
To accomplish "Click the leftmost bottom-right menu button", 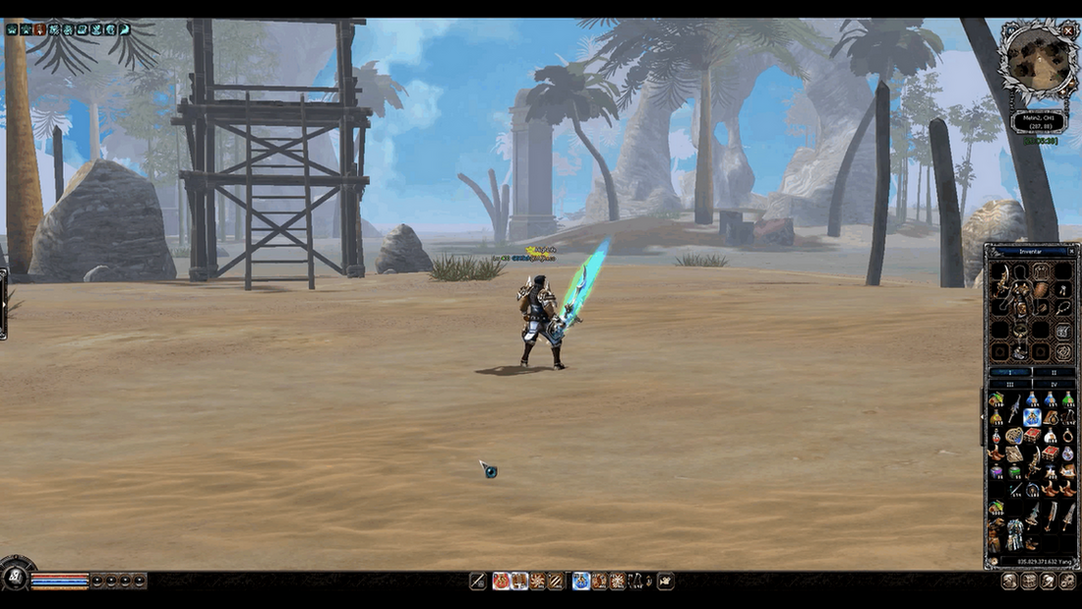I will point(1010,581).
